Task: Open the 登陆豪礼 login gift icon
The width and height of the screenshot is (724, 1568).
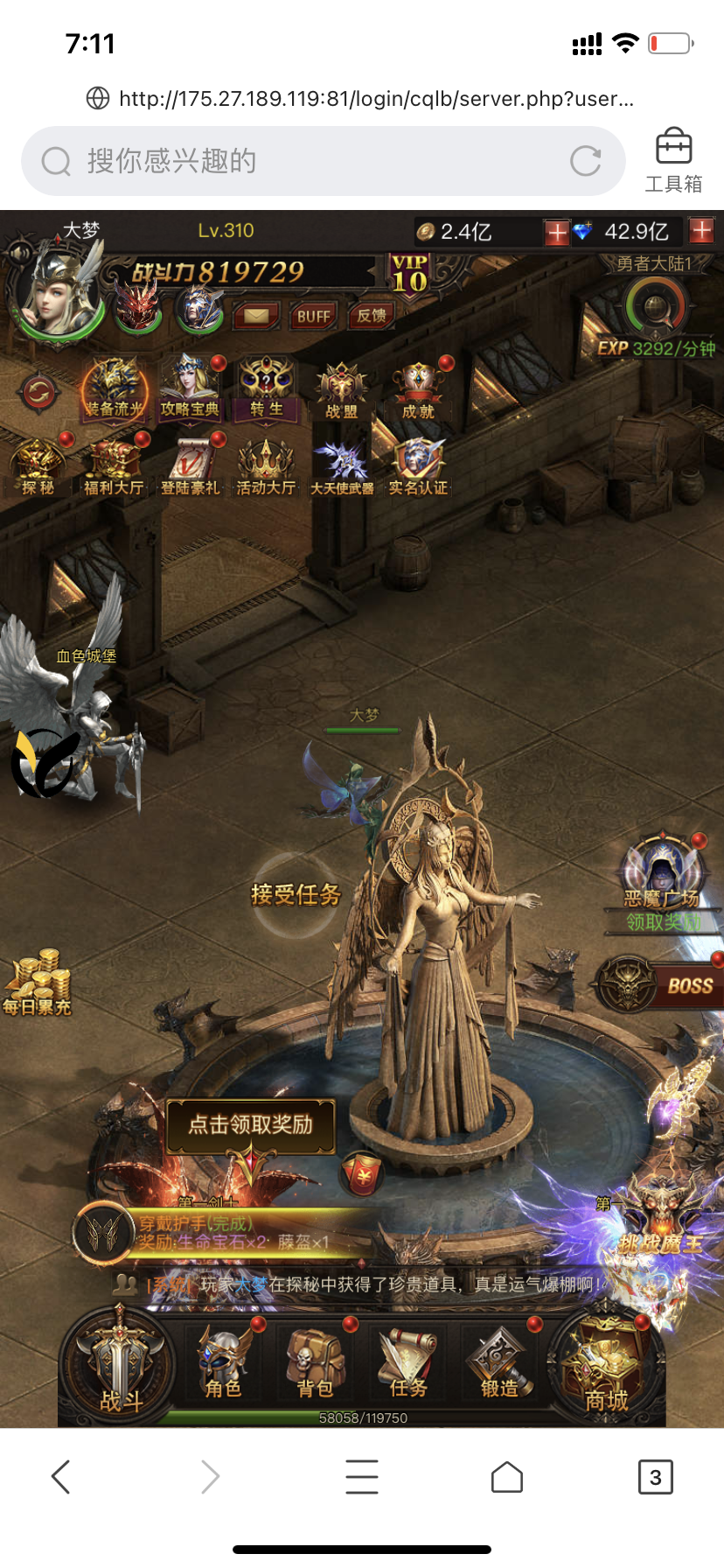Action: (190, 467)
